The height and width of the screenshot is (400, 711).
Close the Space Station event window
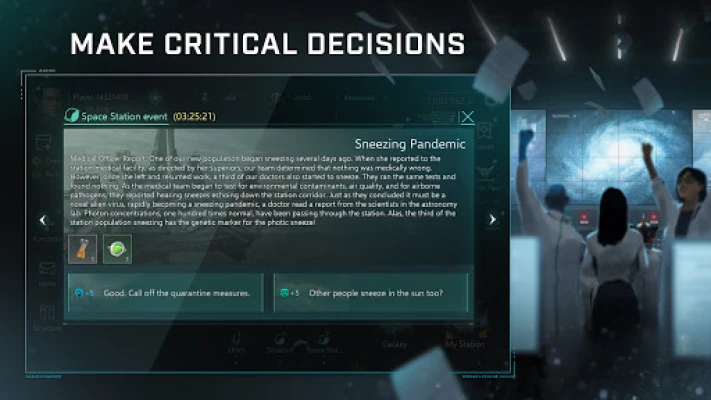click(x=467, y=116)
